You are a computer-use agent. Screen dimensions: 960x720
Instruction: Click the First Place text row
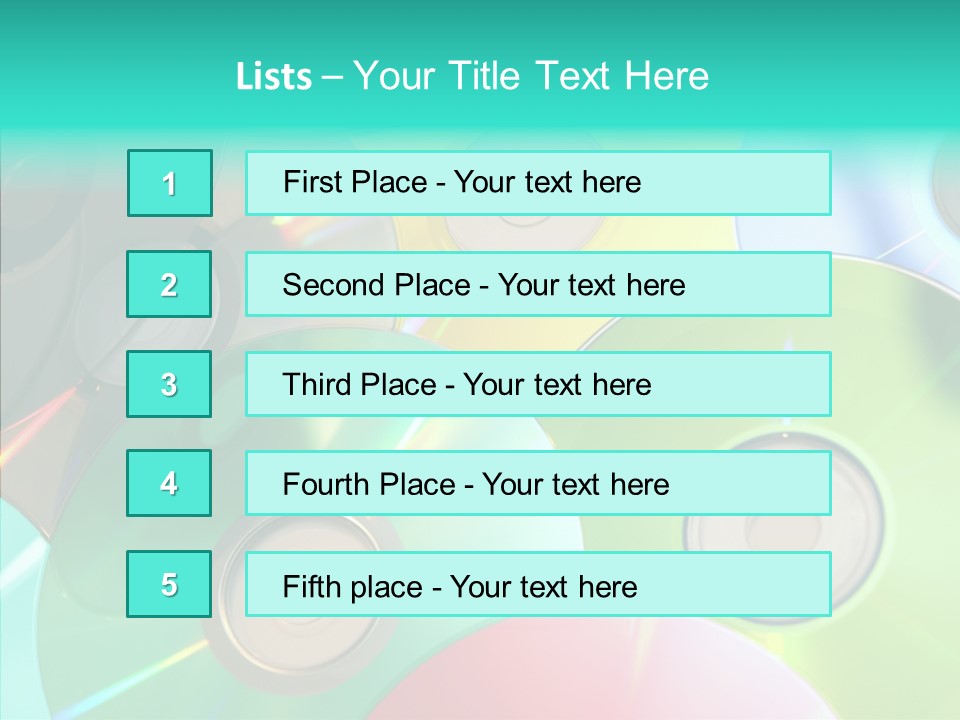pos(538,183)
